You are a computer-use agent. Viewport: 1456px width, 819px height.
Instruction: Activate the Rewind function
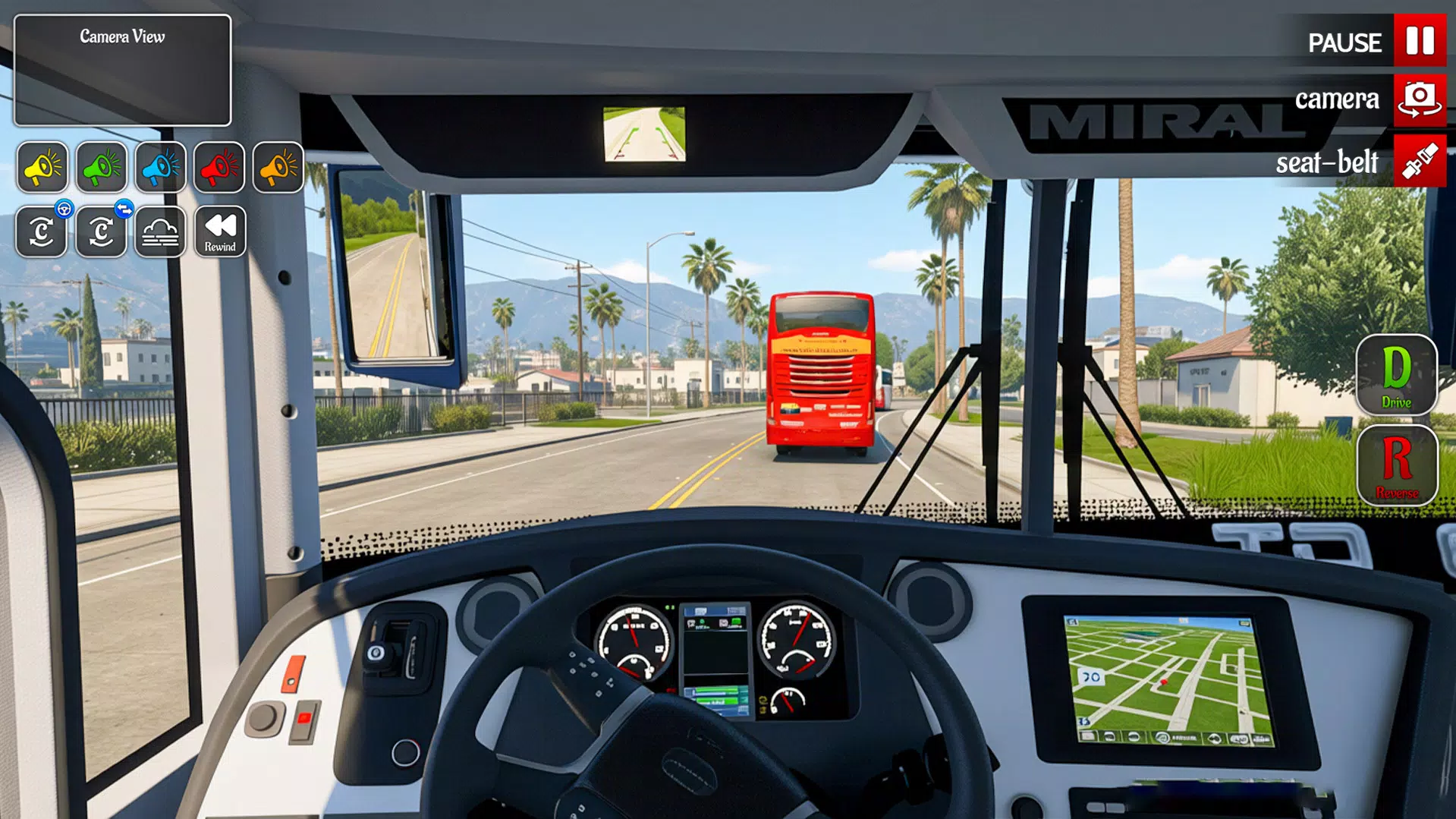pos(219,231)
